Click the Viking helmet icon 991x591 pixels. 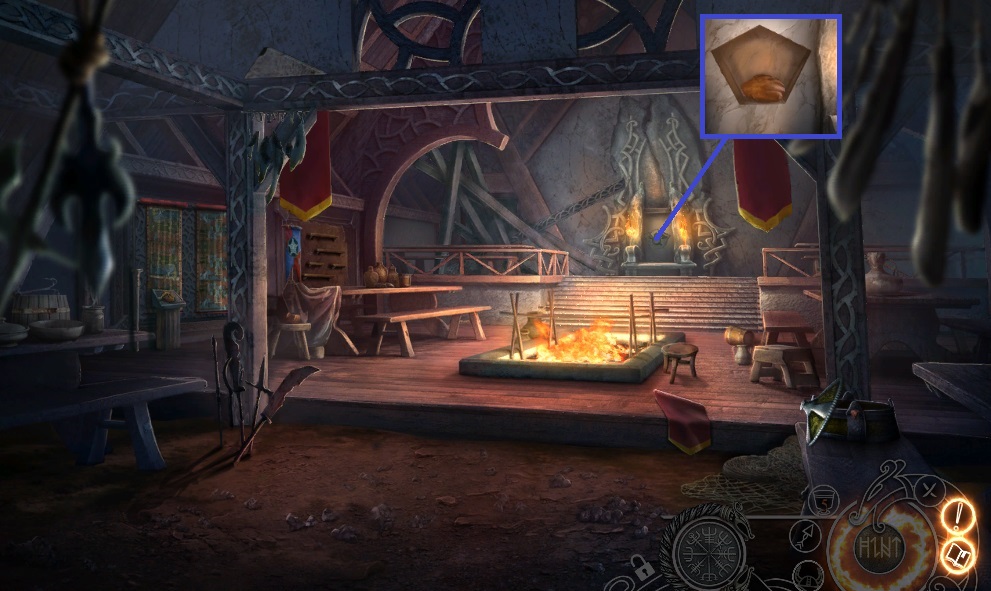811,575
